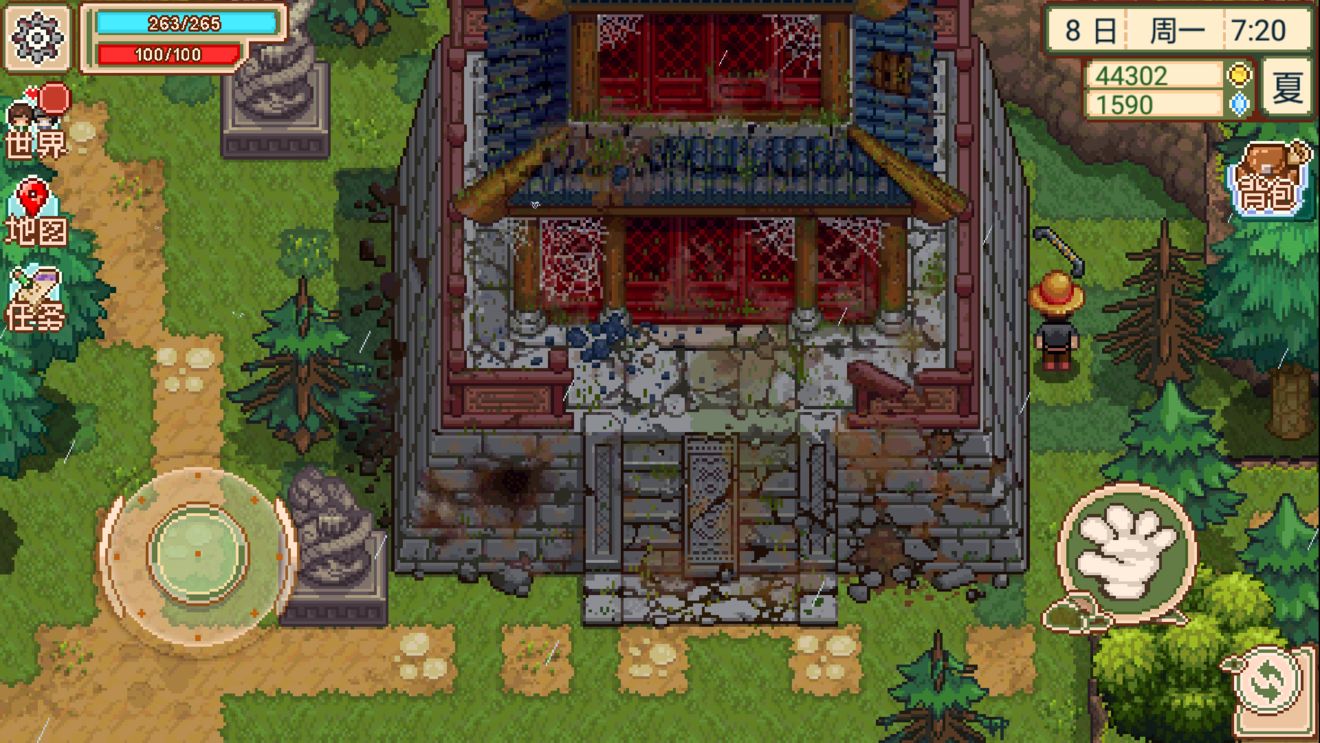Open the 背包 backpack inventory

[1268, 181]
